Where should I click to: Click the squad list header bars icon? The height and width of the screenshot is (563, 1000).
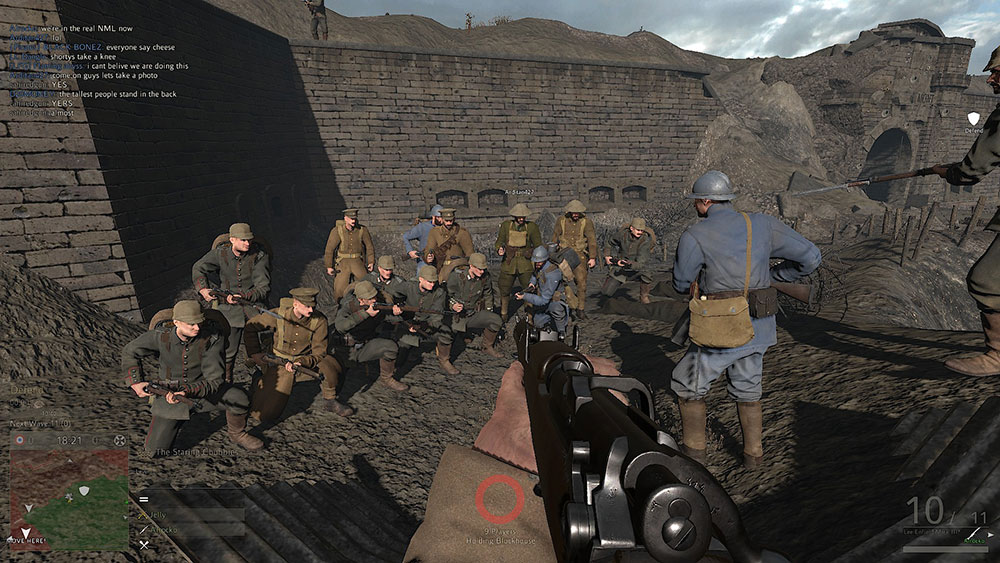click(x=144, y=498)
